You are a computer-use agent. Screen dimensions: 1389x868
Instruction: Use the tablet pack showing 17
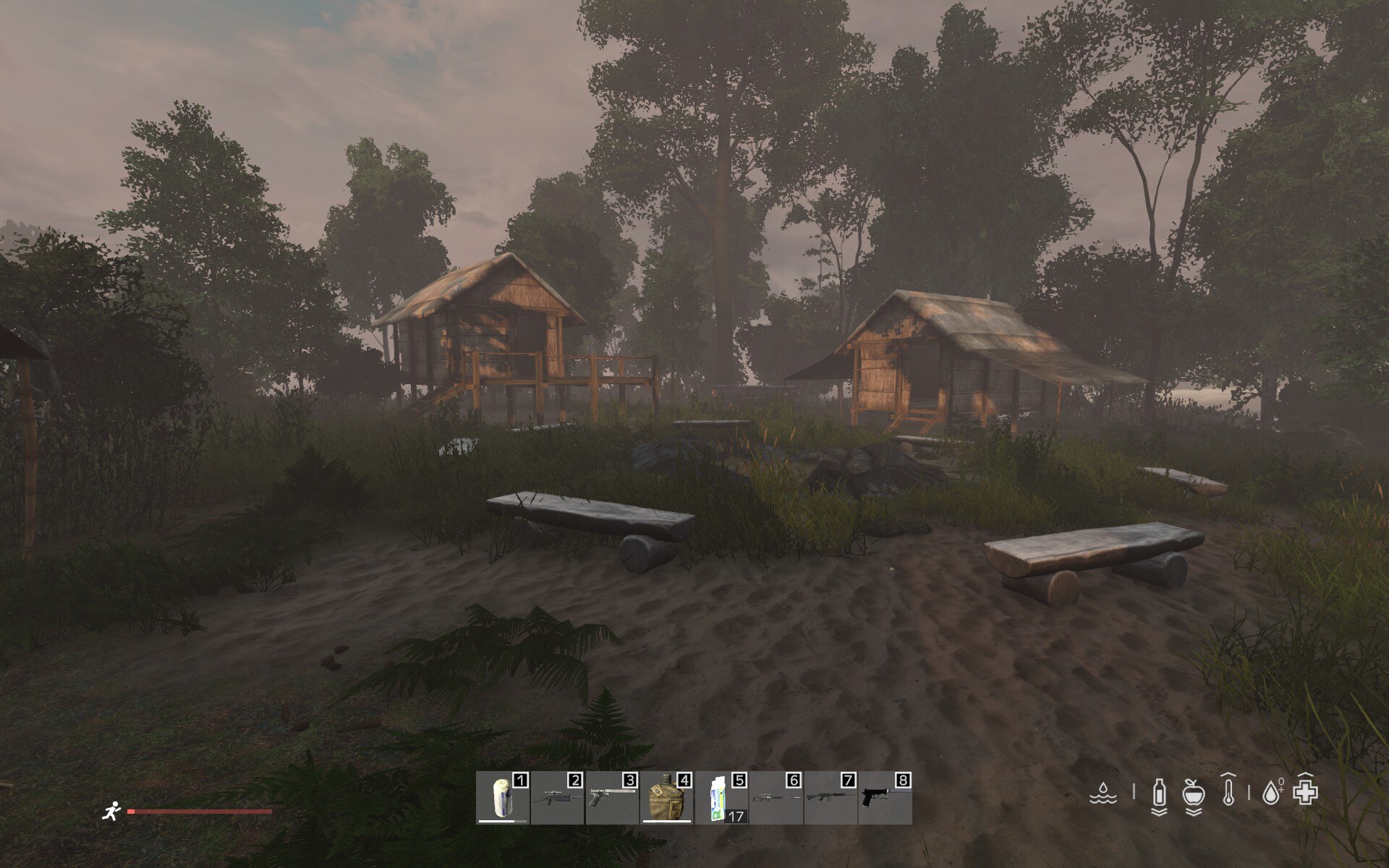point(721,799)
